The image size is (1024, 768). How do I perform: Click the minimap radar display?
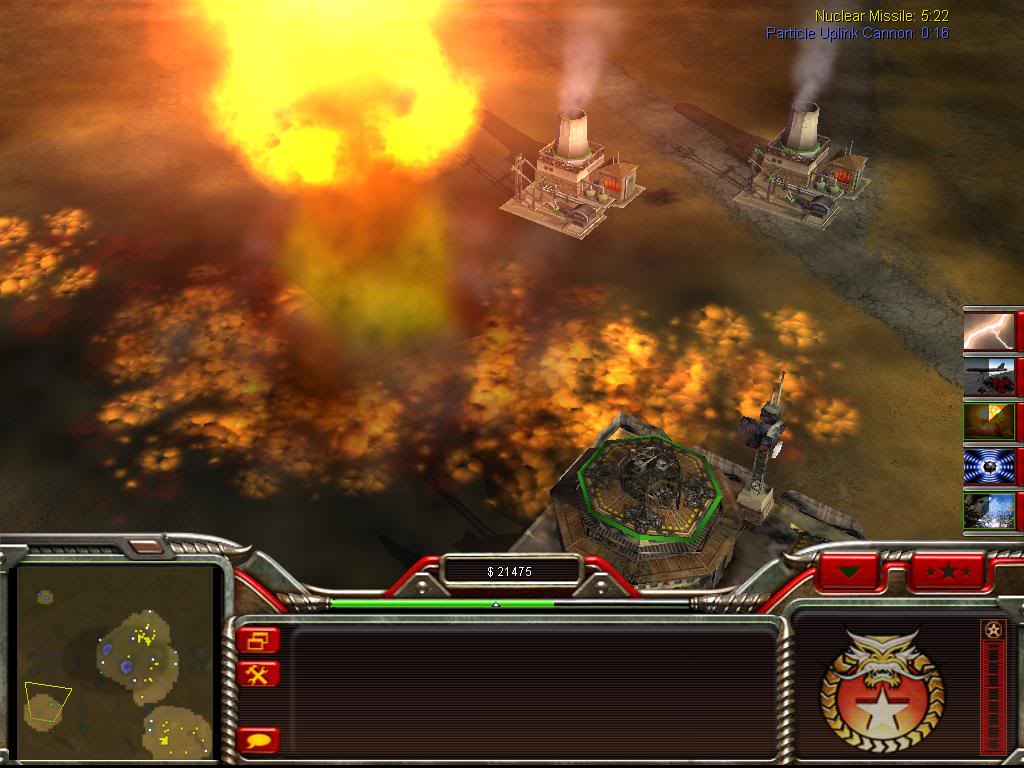click(115, 660)
